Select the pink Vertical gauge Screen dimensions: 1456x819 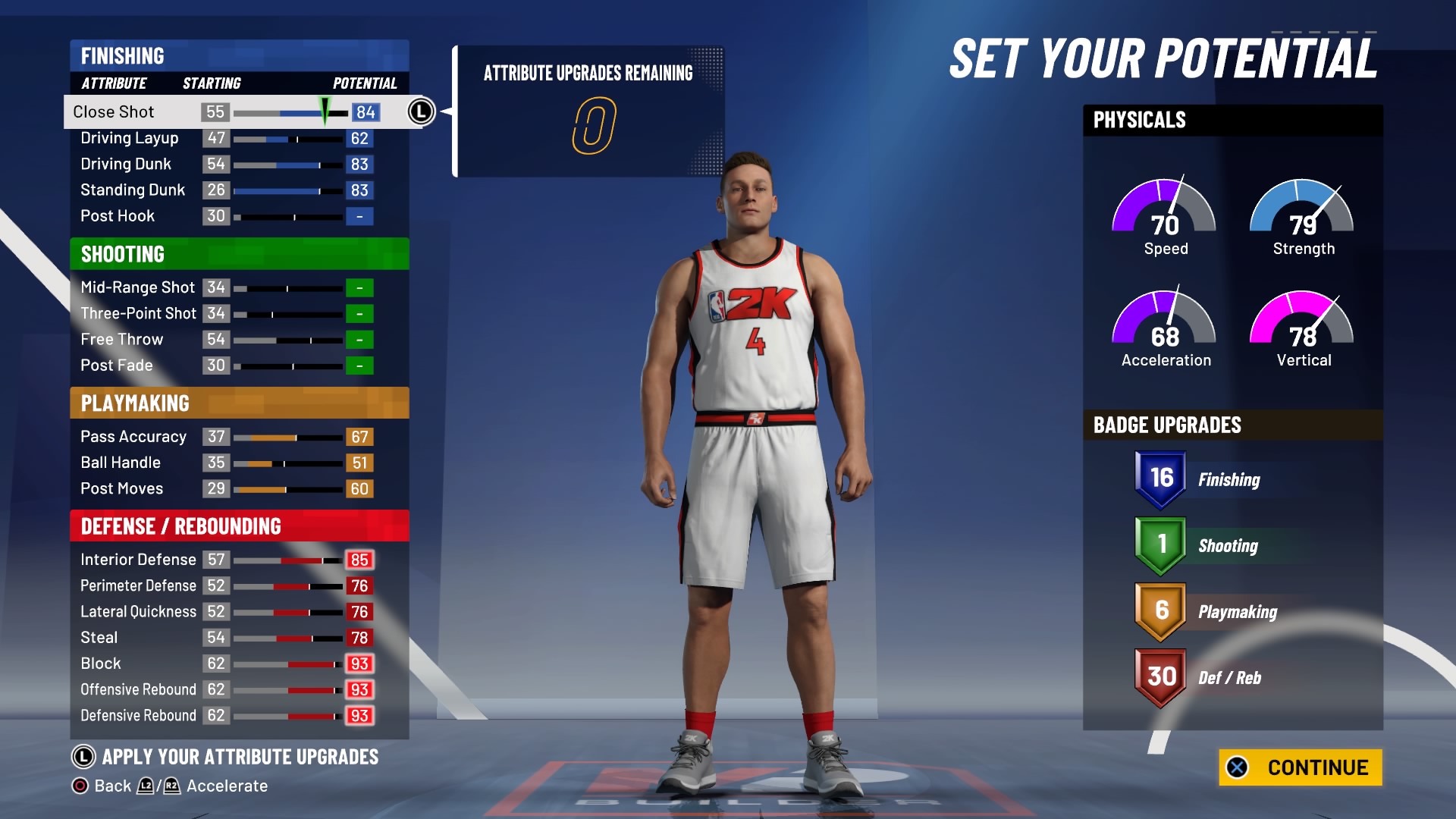(x=1301, y=328)
